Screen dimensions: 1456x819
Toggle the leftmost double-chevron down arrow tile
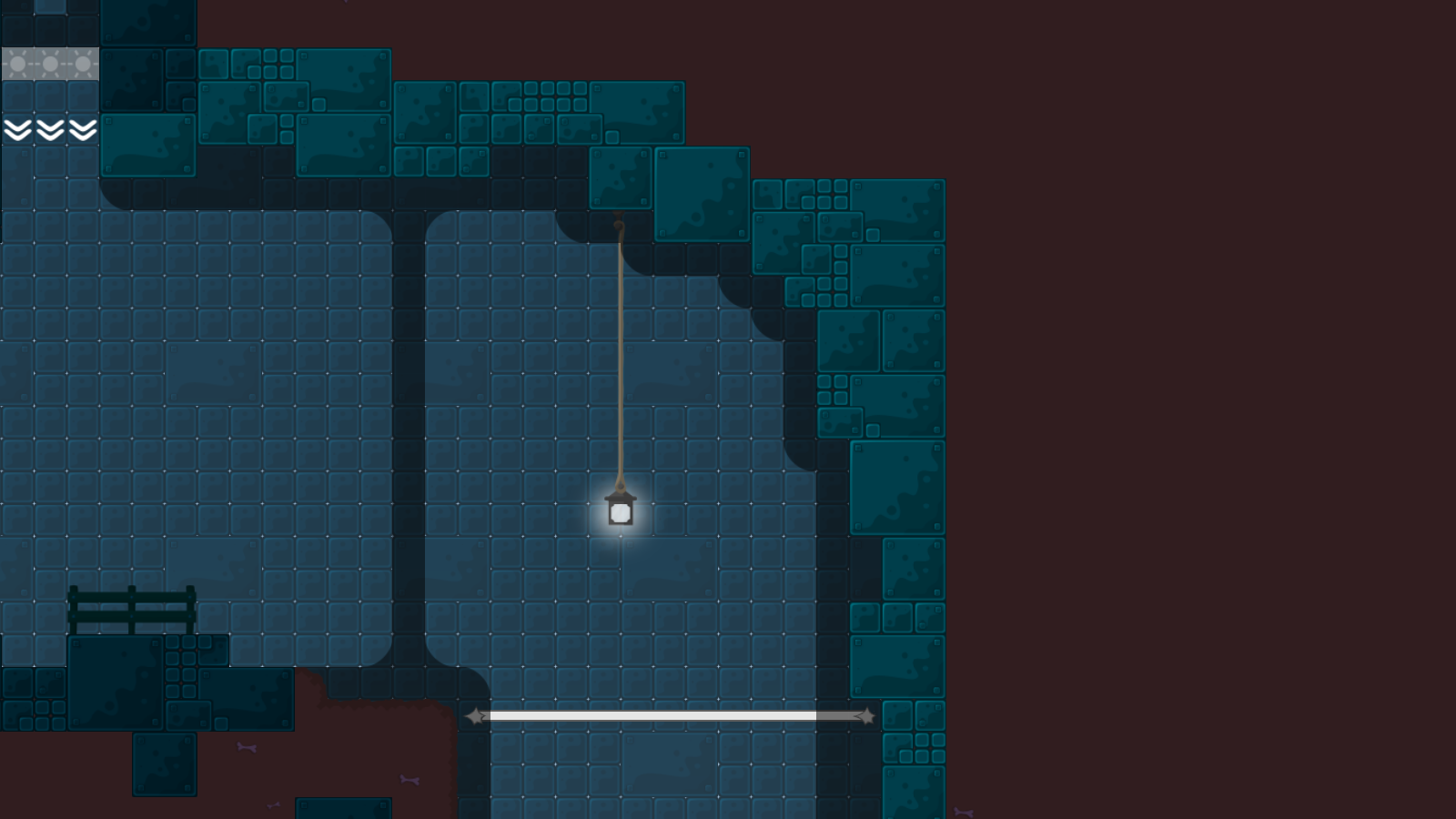click(18, 130)
